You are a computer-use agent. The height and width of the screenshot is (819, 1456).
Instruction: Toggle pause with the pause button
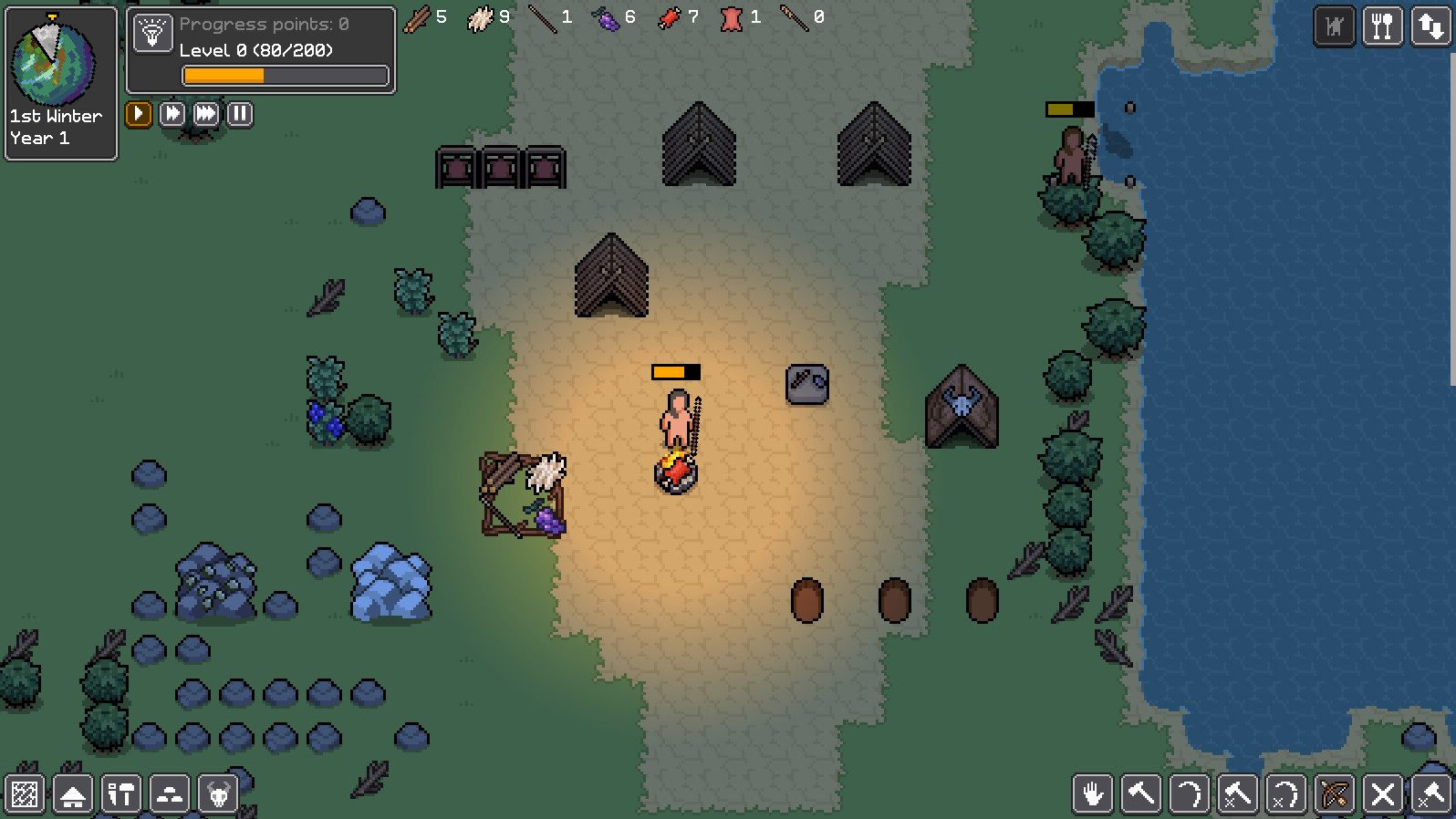(x=239, y=114)
